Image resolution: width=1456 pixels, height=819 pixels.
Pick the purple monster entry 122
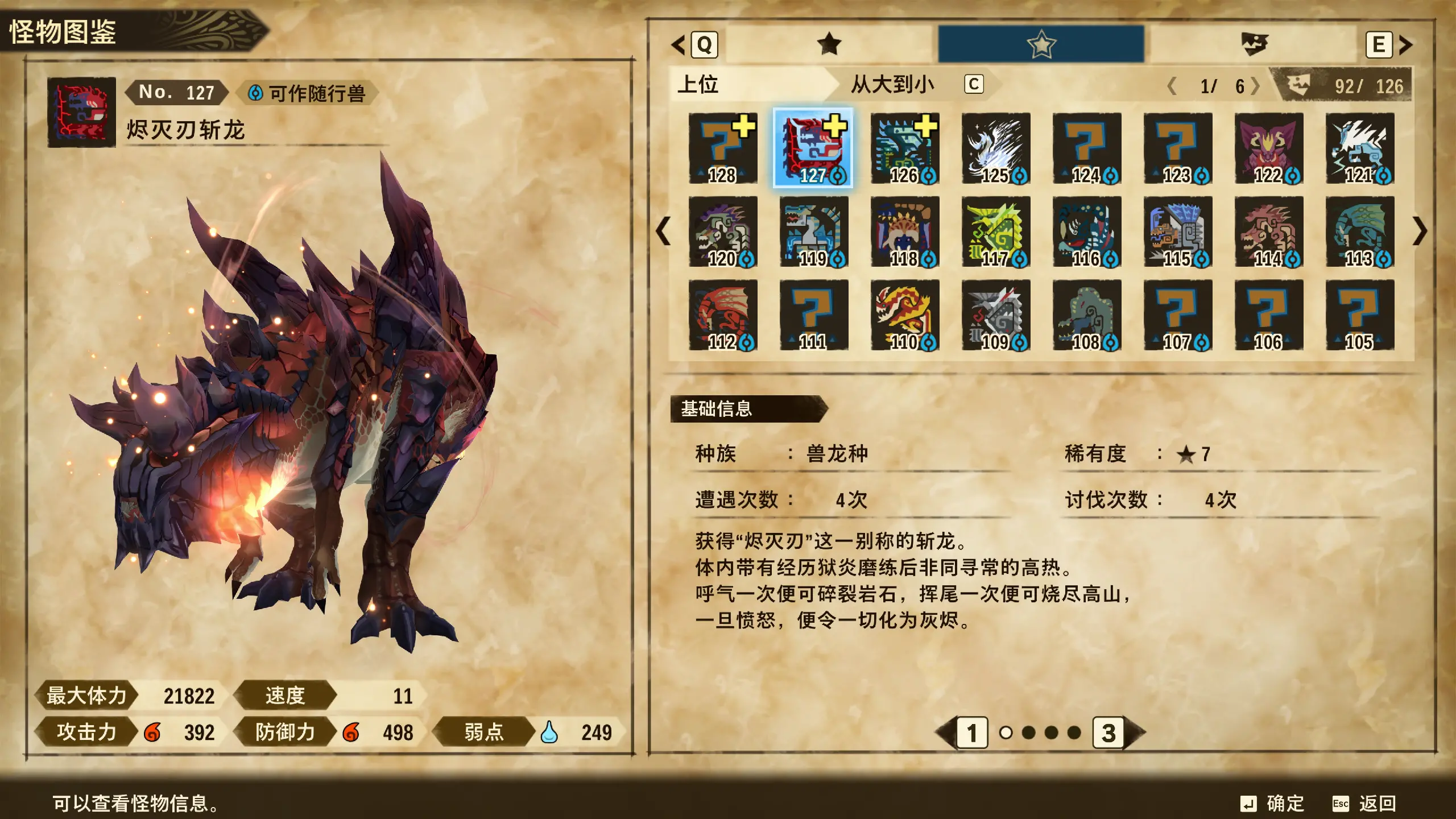coord(1268,148)
